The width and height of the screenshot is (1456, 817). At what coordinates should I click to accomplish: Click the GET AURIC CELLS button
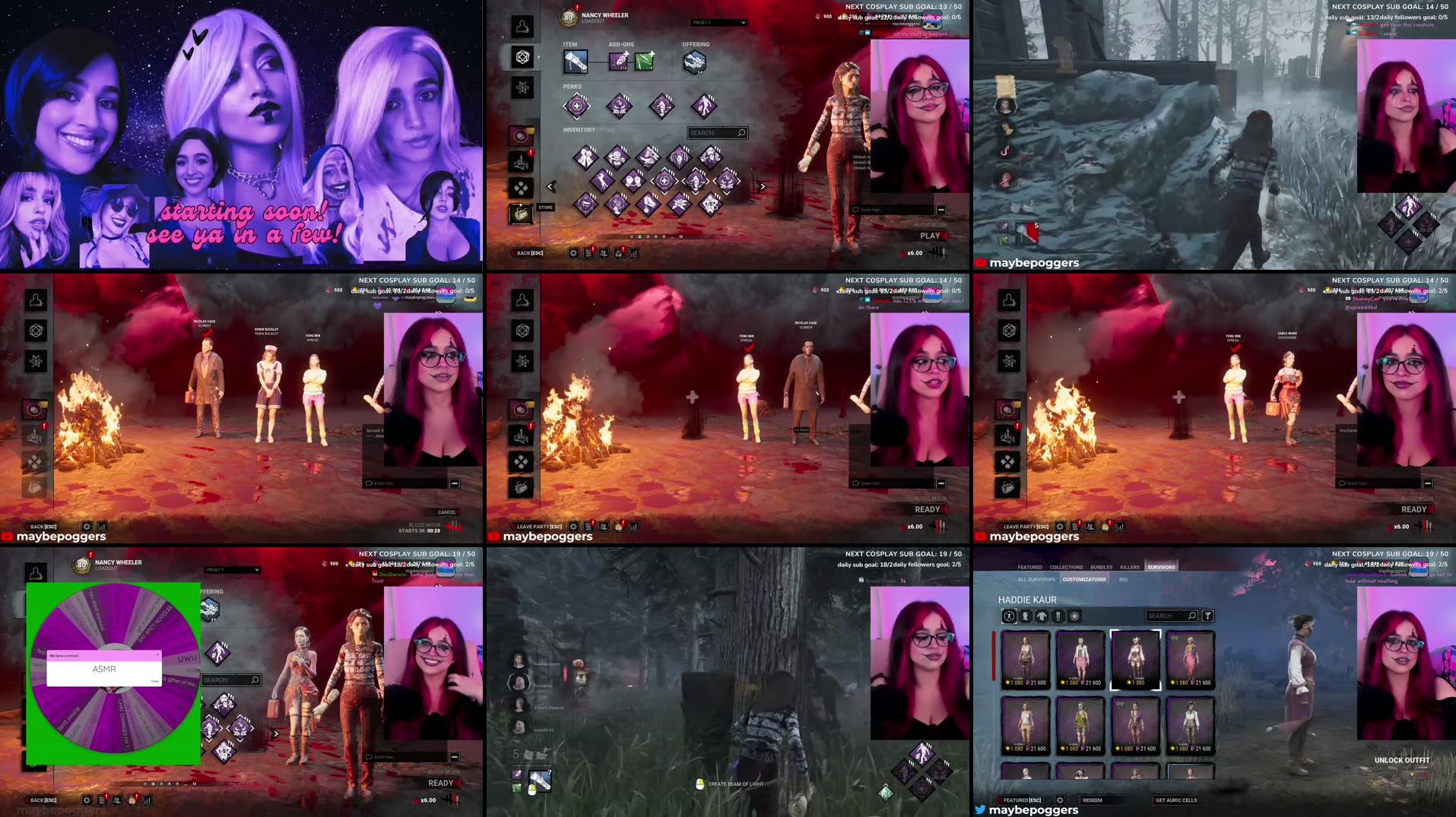1176,800
